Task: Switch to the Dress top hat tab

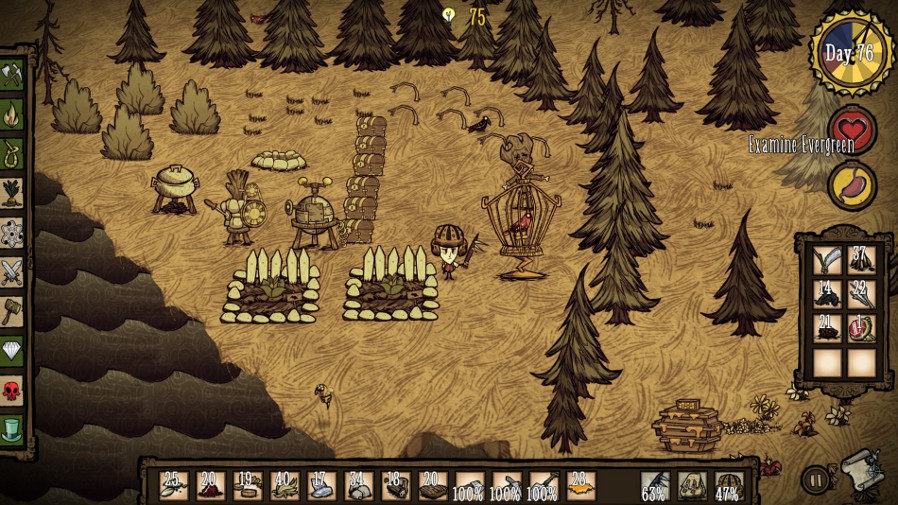Action: [x=13, y=427]
